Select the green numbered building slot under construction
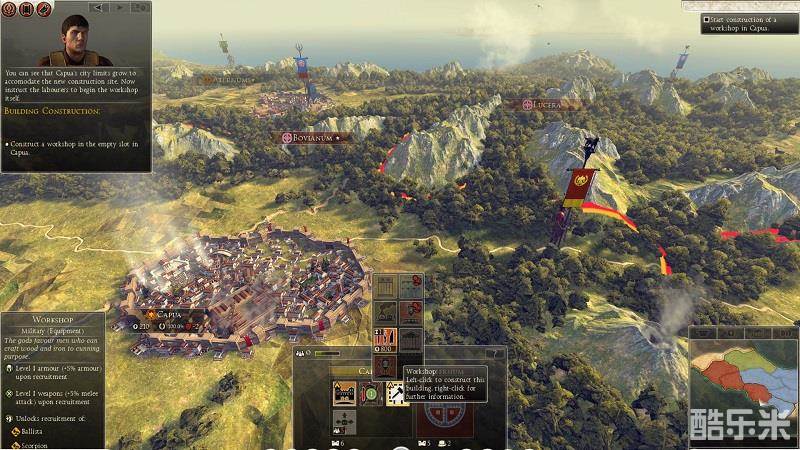 (x=370, y=395)
